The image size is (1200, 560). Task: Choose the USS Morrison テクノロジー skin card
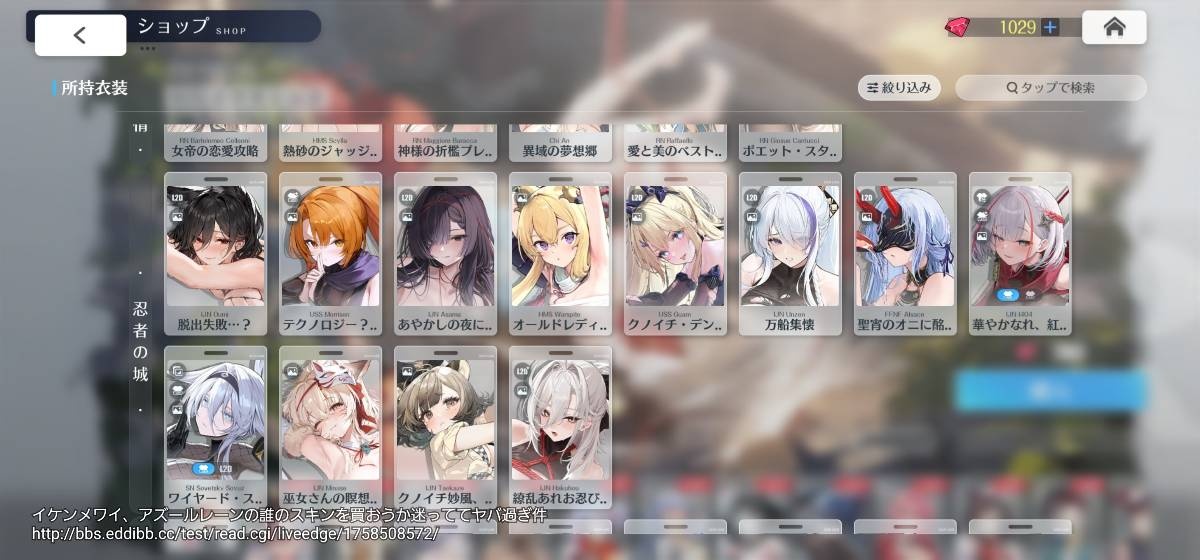coord(330,254)
